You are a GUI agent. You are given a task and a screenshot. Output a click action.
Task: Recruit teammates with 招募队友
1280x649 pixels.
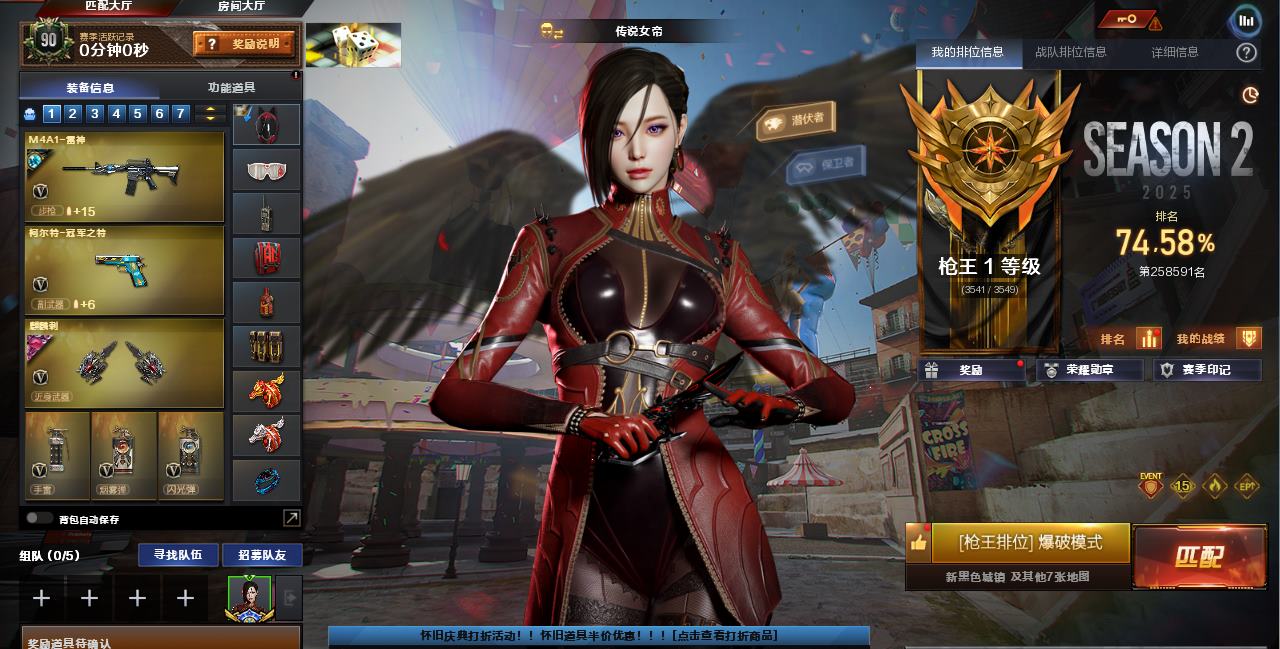tap(262, 555)
